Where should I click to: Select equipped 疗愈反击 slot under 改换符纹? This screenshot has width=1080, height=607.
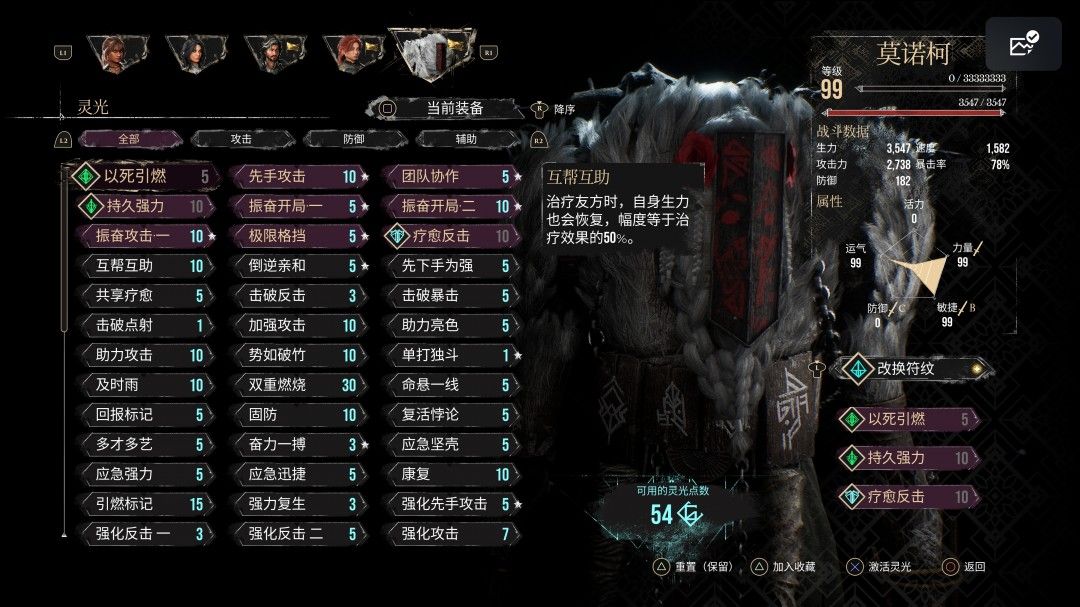pyautogui.click(x=908, y=496)
